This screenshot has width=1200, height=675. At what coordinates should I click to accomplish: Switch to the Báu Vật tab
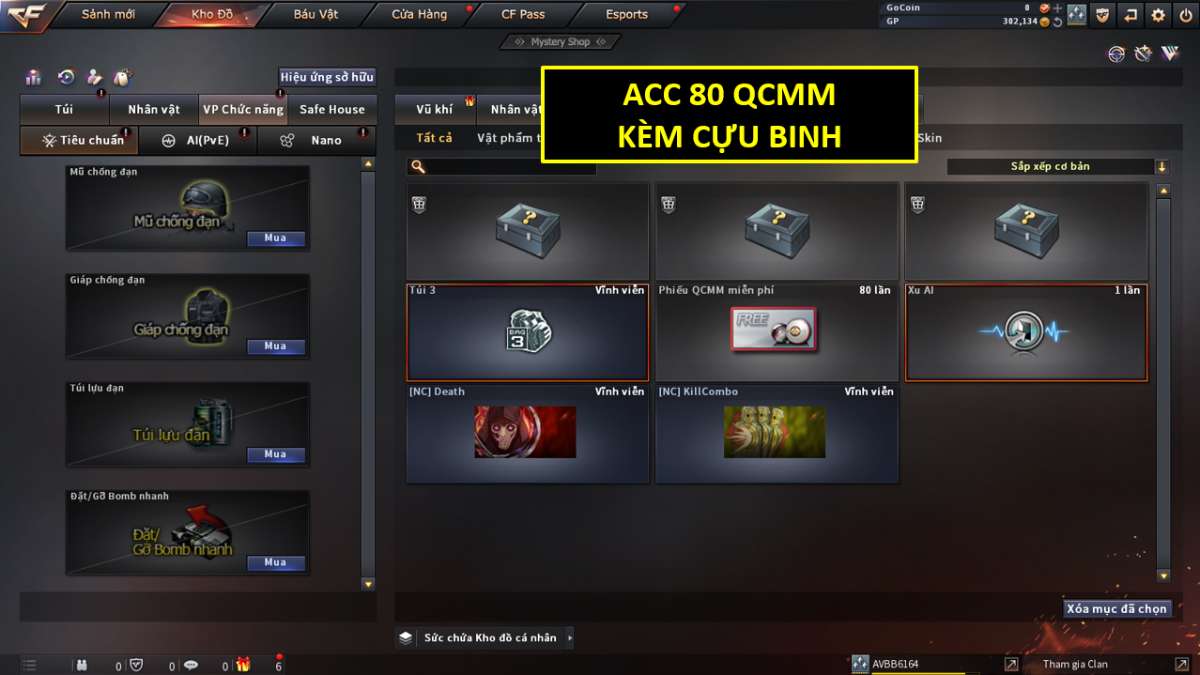(x=316, y=15)
